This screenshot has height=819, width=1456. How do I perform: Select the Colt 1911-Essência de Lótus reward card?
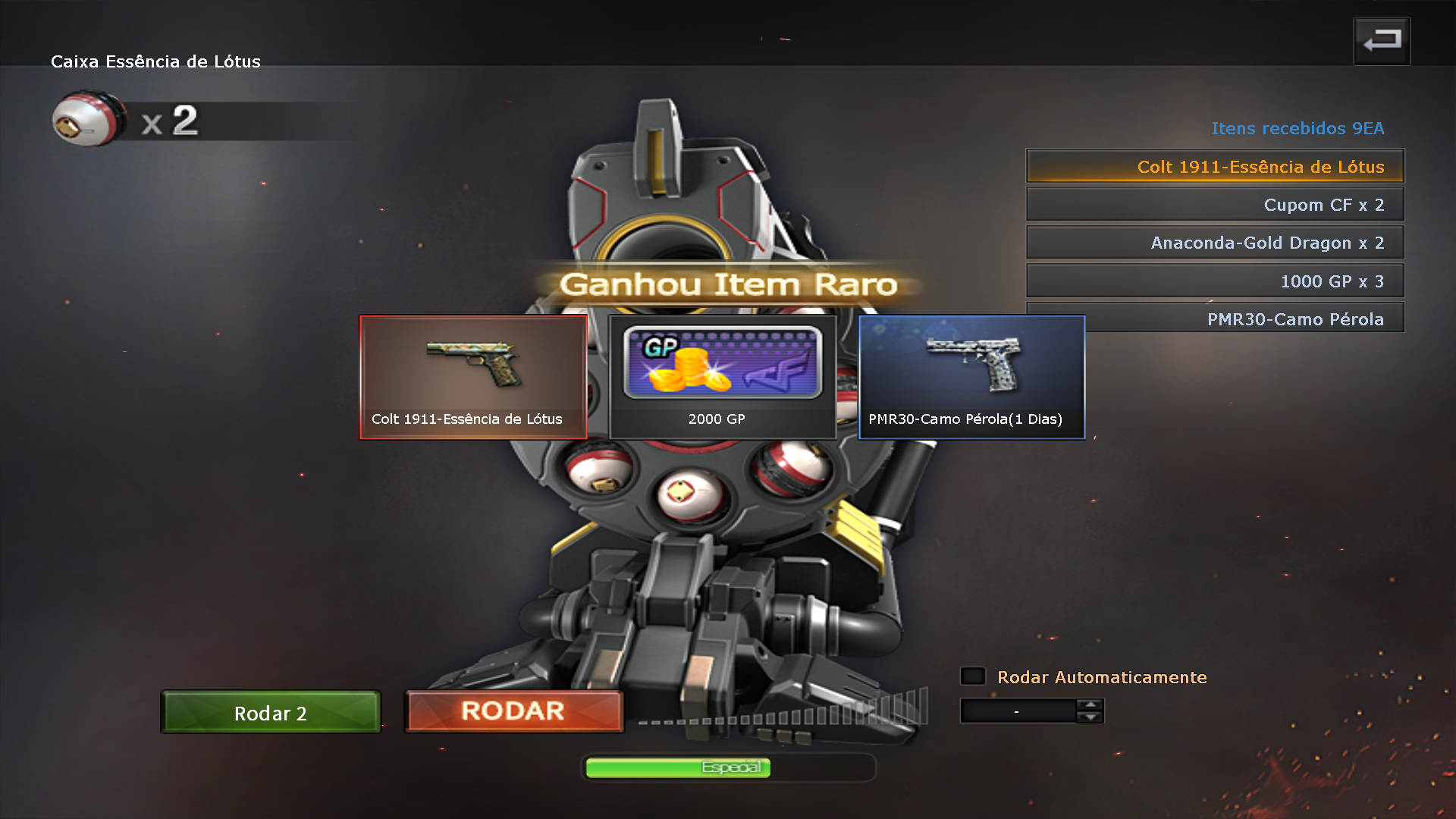click(473, 377)
